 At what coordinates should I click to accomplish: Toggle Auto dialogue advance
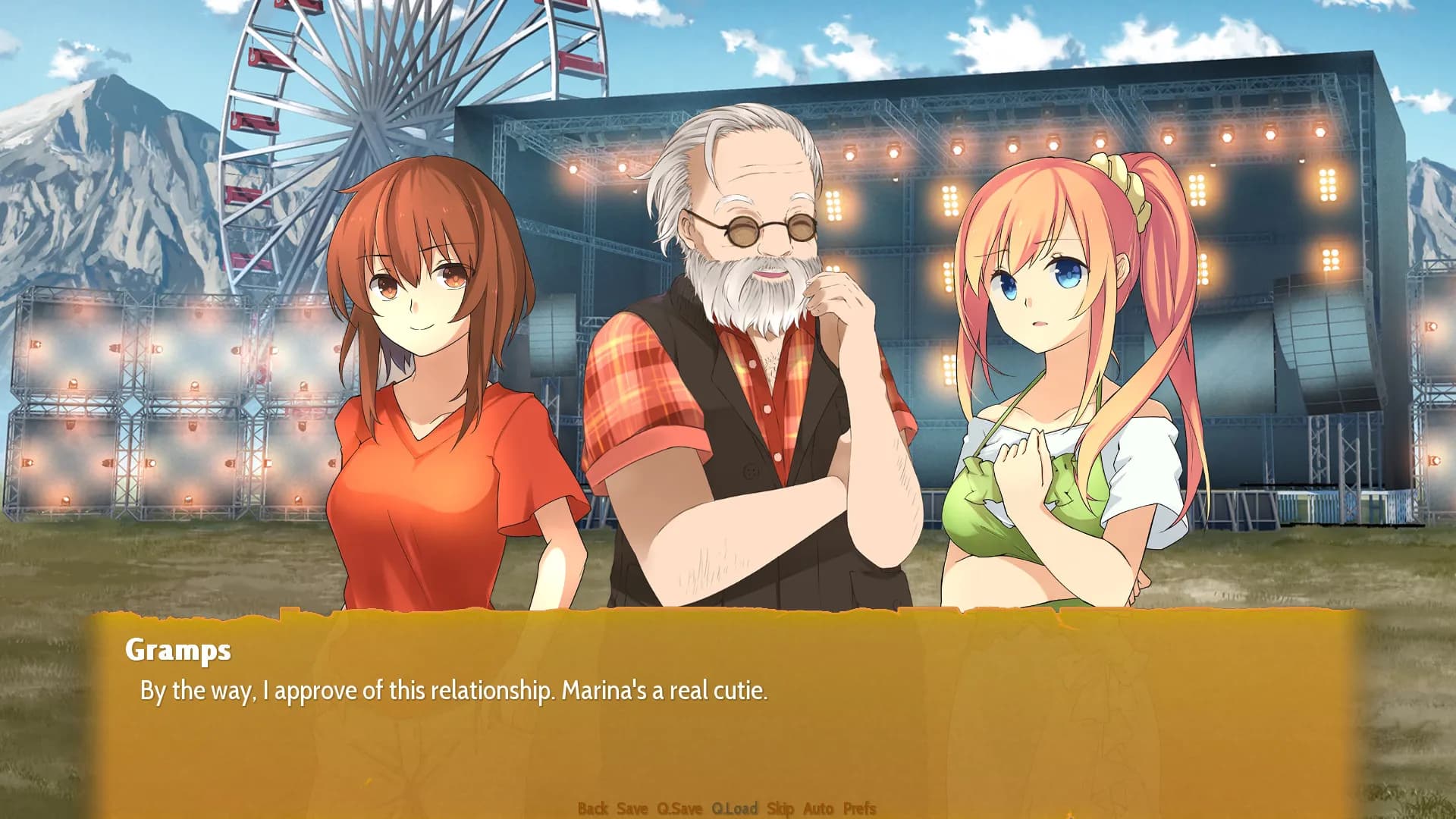click(x=818, y=808)
